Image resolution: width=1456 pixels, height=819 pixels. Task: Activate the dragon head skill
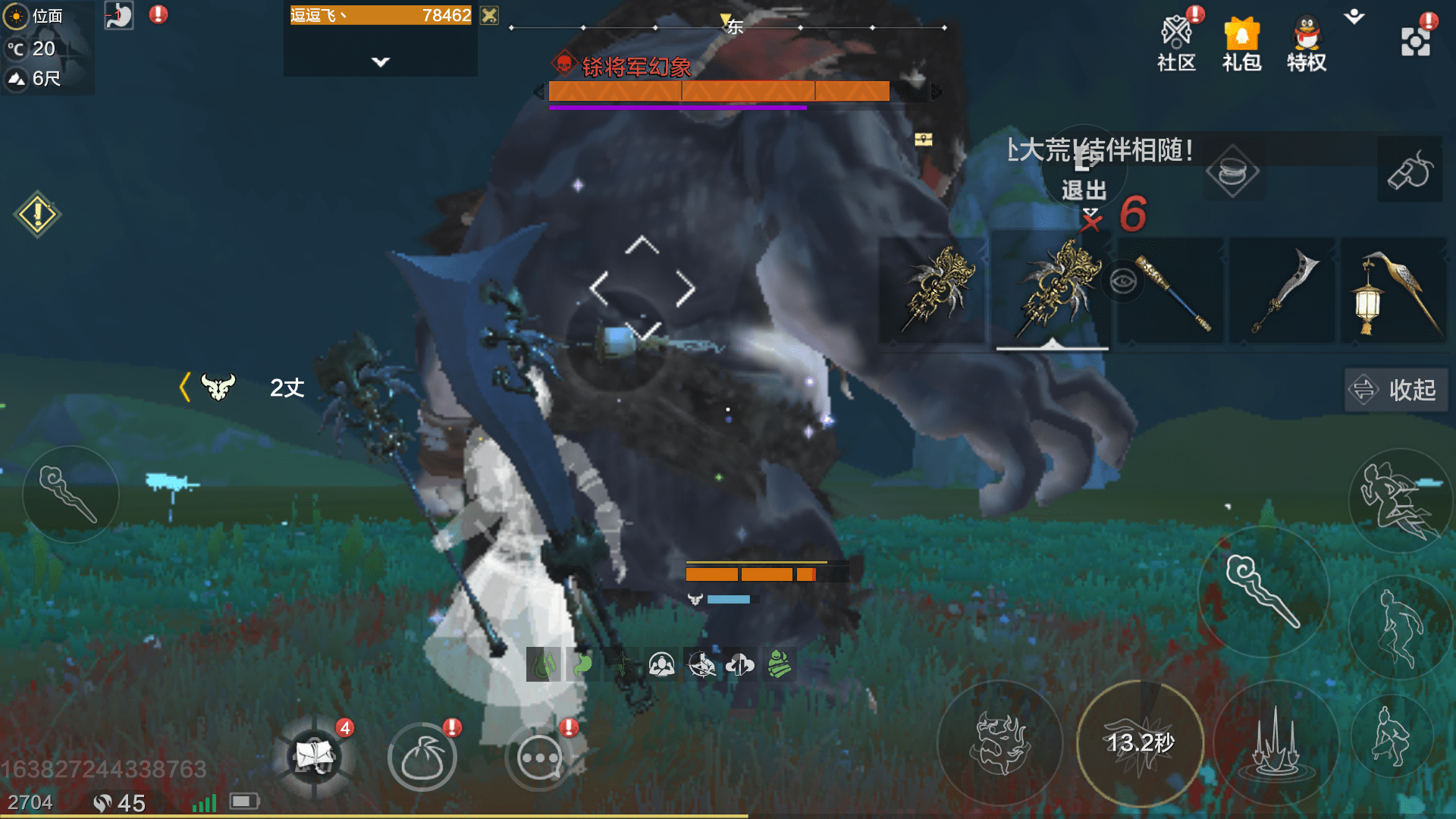pos(1000,743)
